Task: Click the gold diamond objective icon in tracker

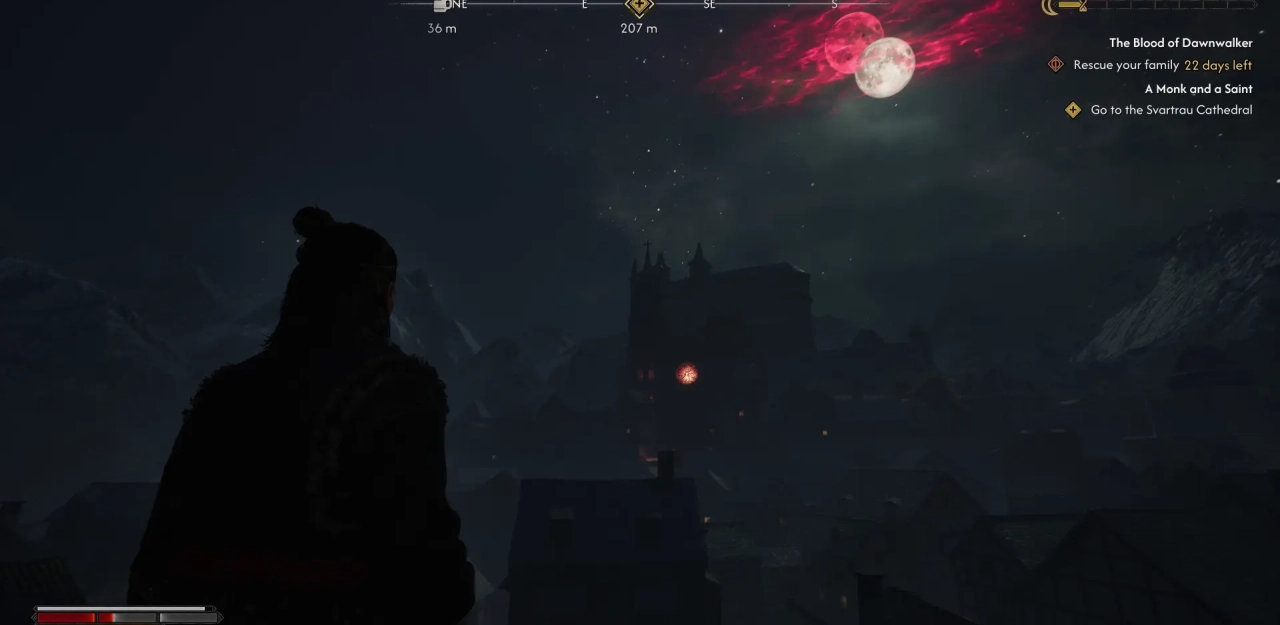Action: point(1073,110)
